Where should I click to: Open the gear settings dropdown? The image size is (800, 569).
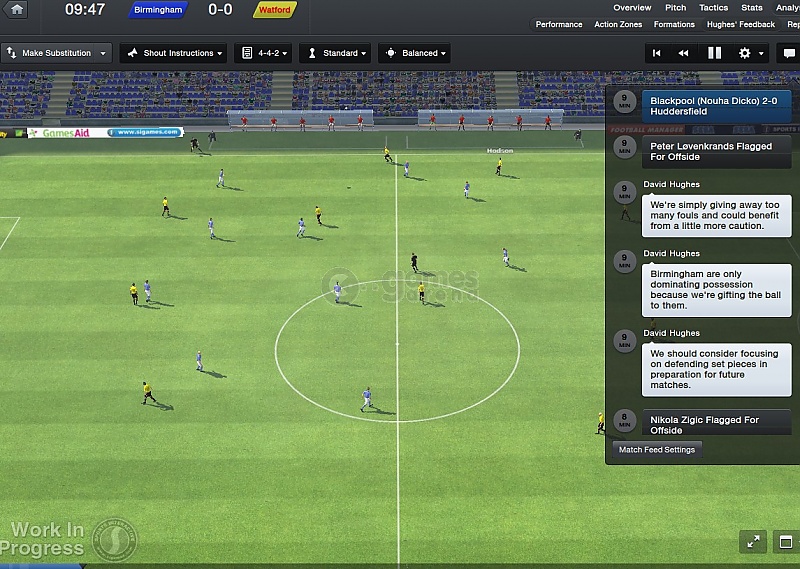(x=750, y=53)
